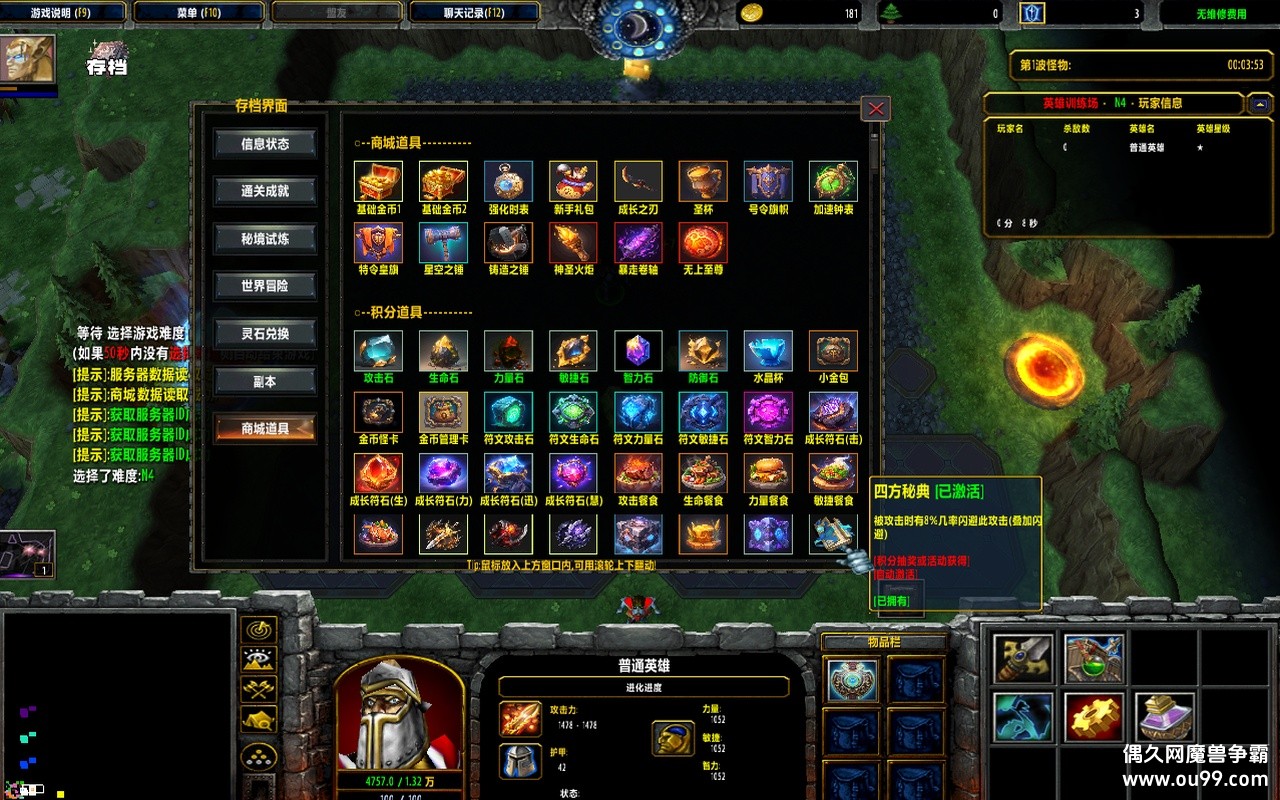Click the 水晶杯 points item

pos(768,352)
